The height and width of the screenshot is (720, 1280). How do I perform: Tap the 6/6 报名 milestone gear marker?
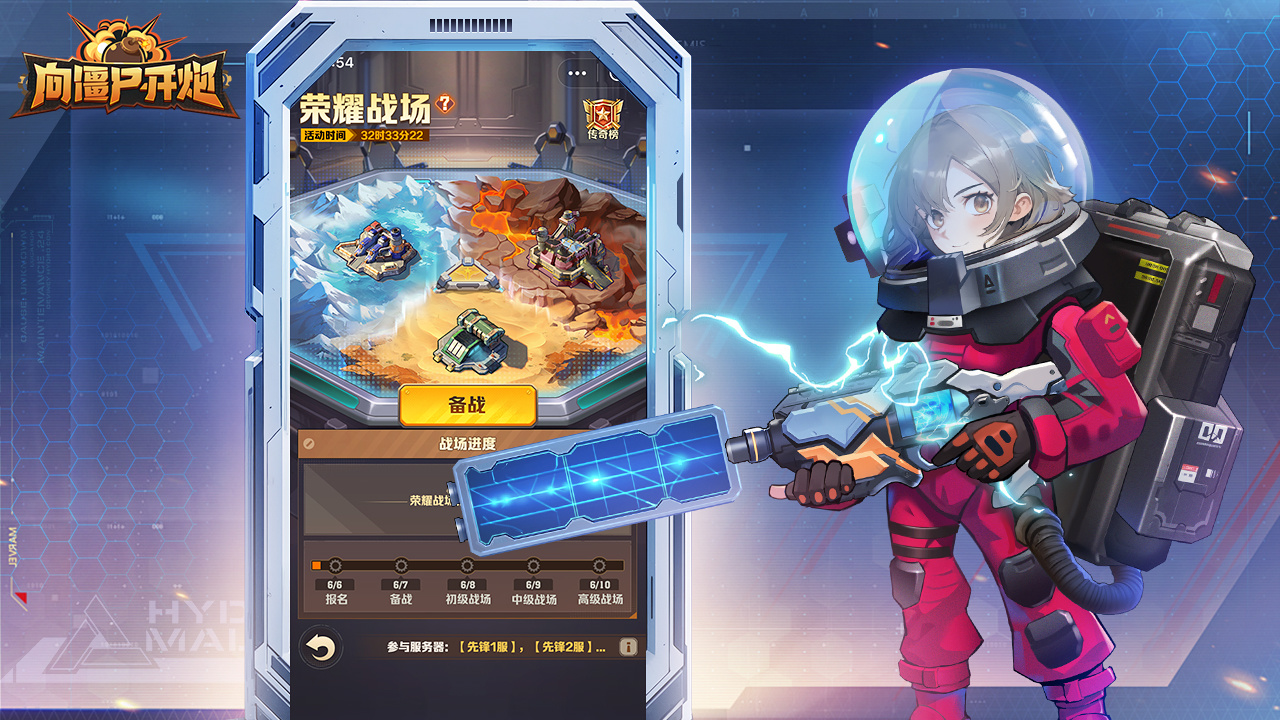pyautogui.click(x=335, y=564)
